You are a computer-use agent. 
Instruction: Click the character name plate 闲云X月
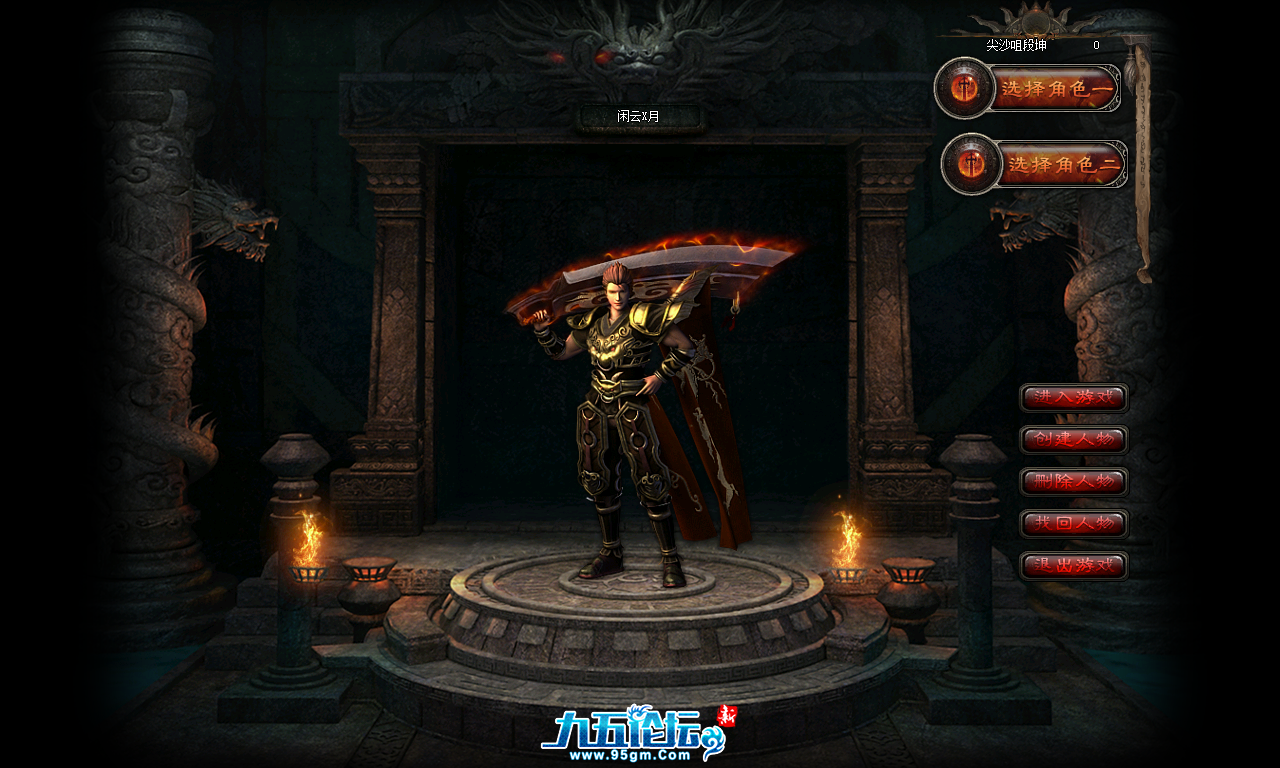click(639, 115)
